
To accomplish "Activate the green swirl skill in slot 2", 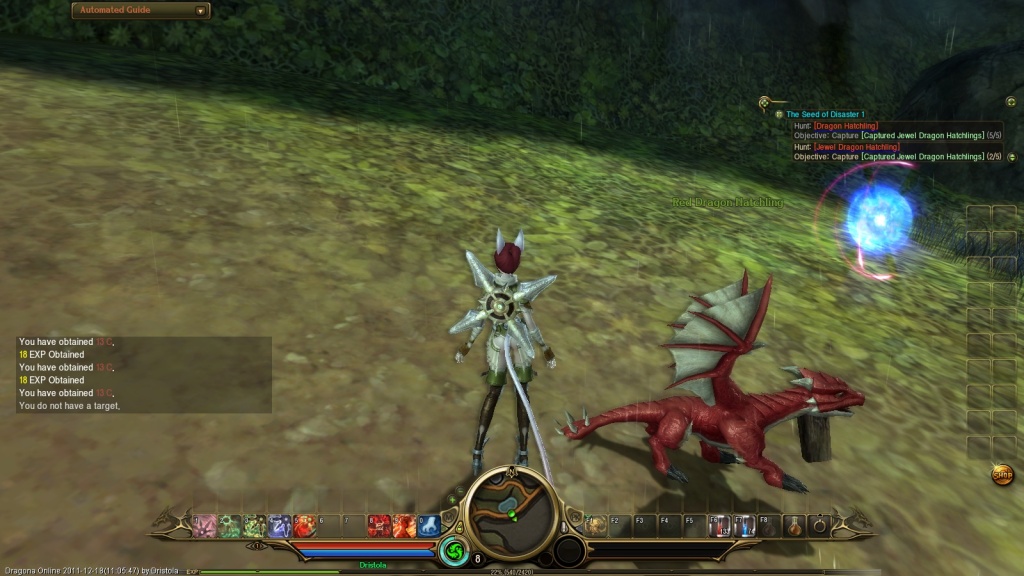I will [x=229, y=525].
